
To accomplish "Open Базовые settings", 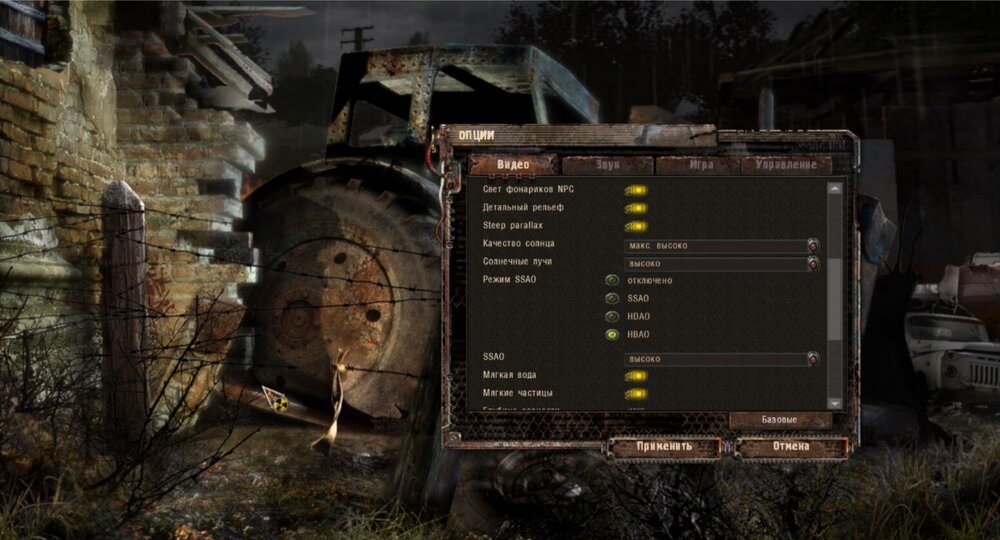I will pos(780,420).
